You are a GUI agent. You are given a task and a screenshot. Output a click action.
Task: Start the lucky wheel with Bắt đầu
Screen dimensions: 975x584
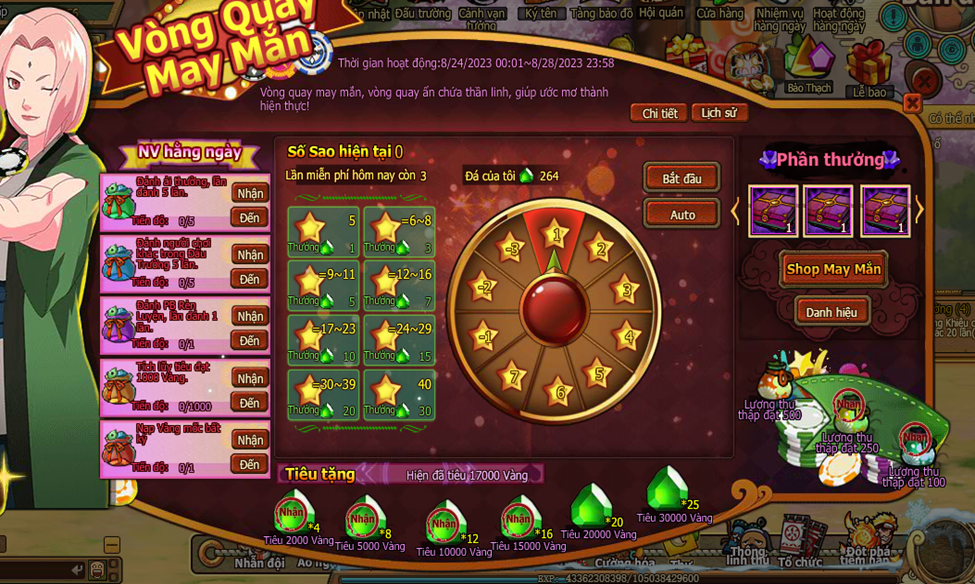[681, 179]
